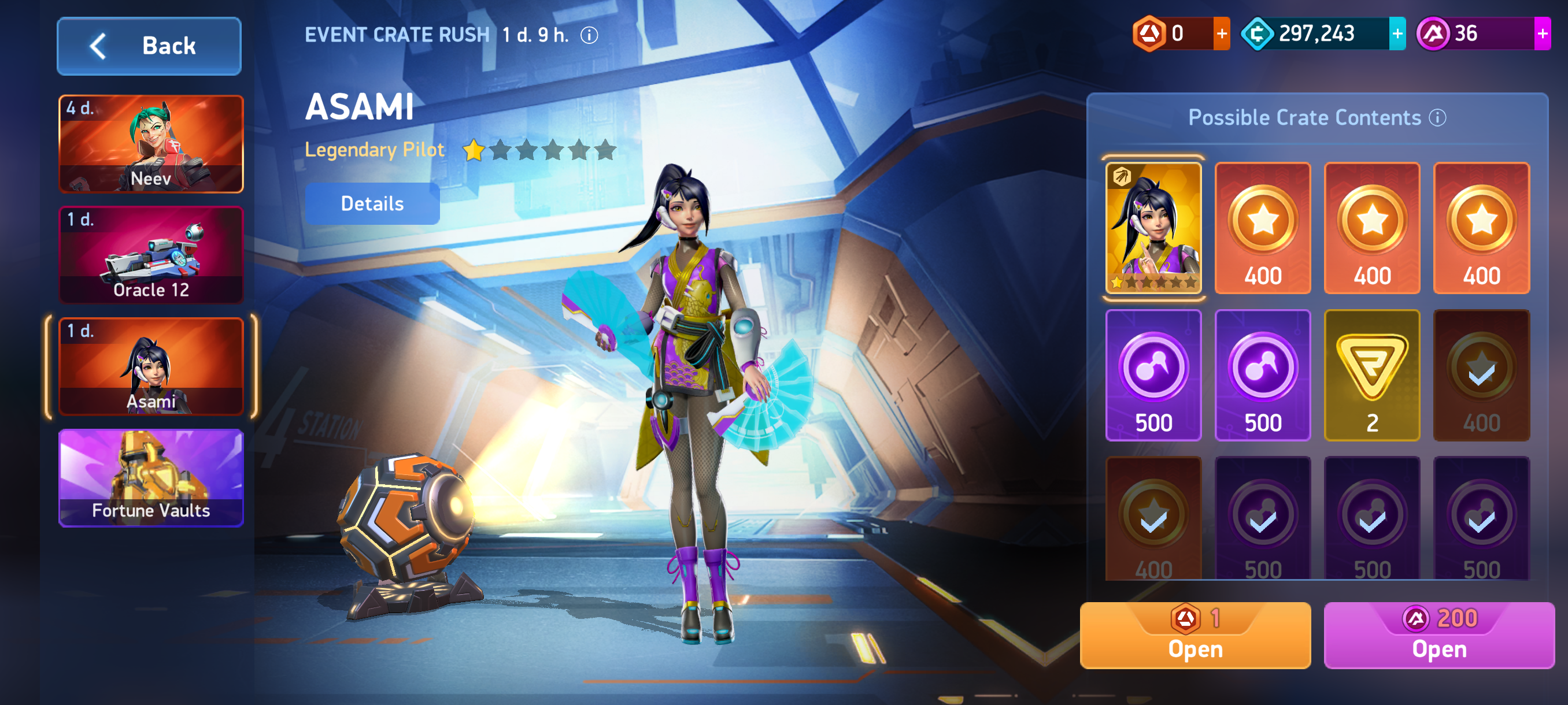Image resolution: width=1568 pixels, height=705 pixels.
Task: Add more orange crate keys
Action: [1221, 34]
